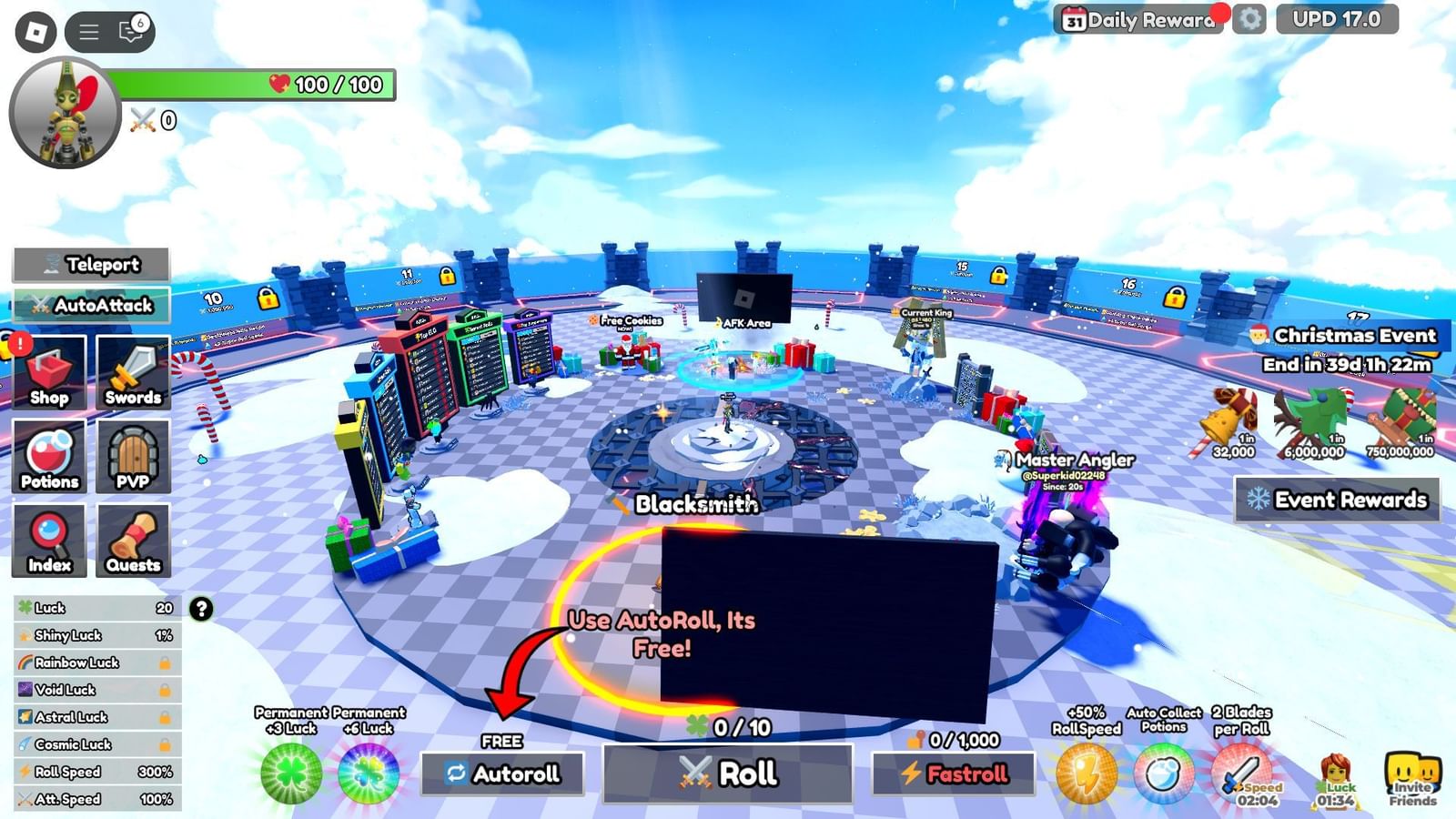This screenshot has width=1456, height=819.
Task: Open the Index
Action: pos(50,540)
